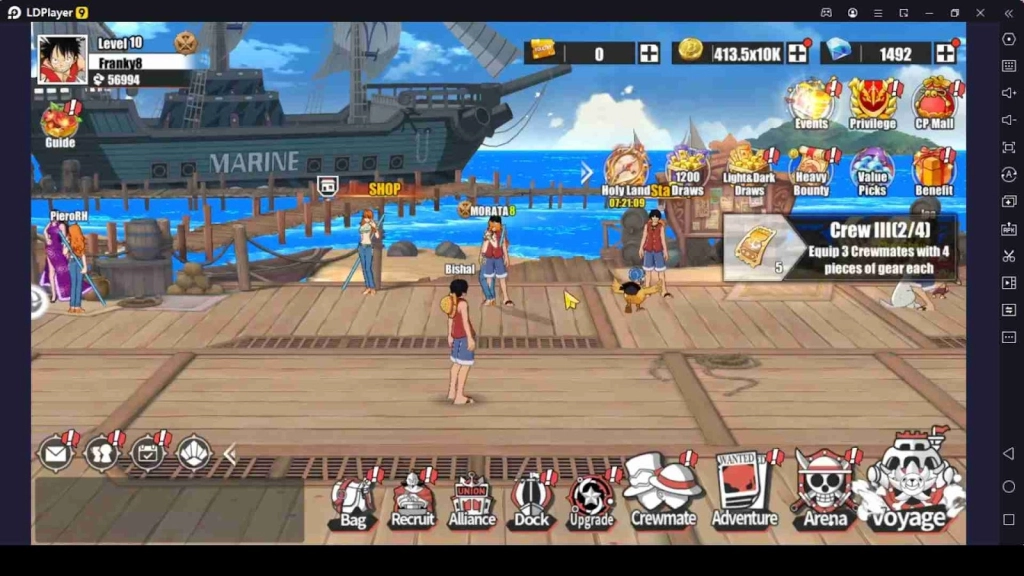Open Value Picks
This screenshot has width=1024, height=576.
tap(872, 170)
